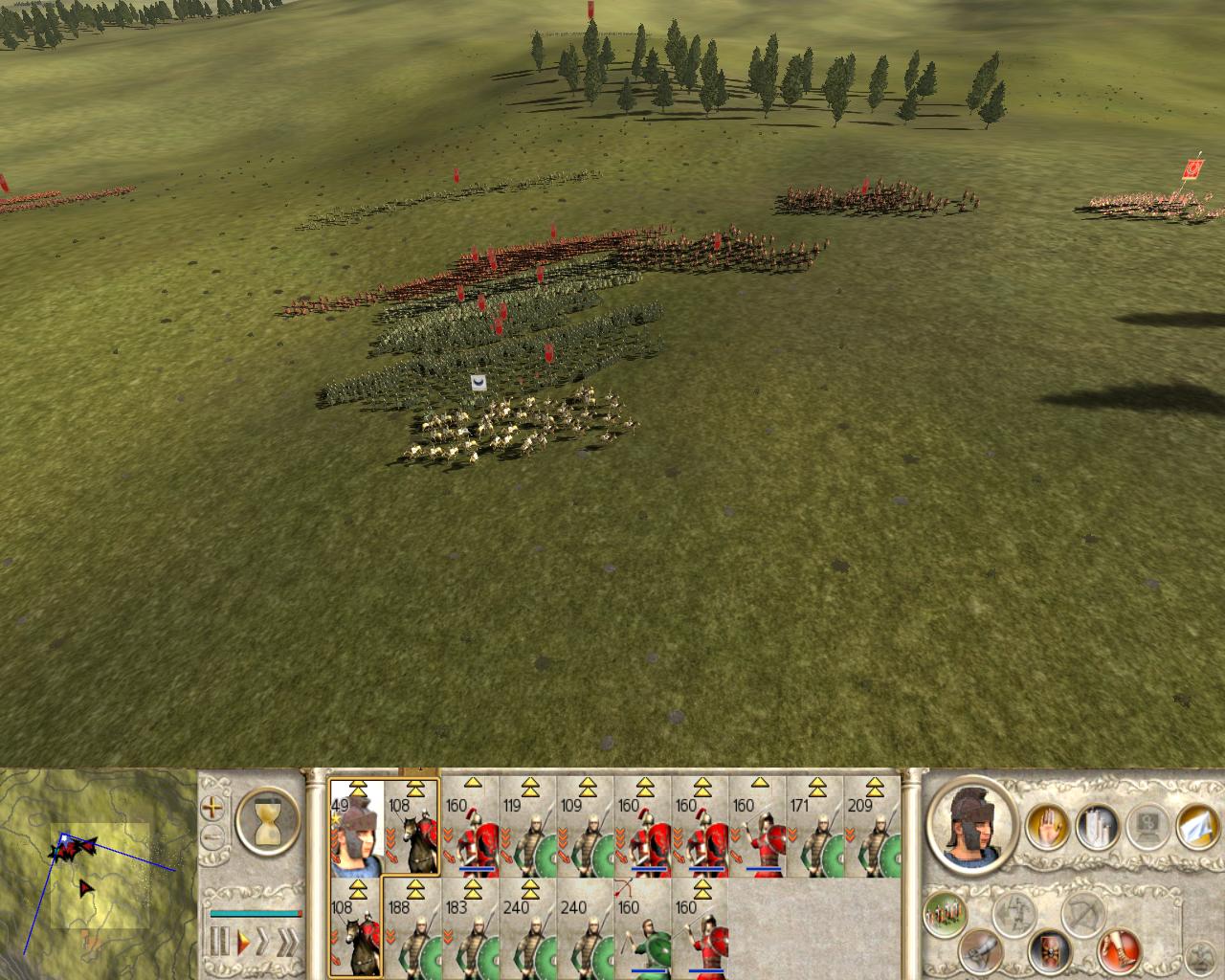Zoom in the minimap with plus button
This screenshot has height=980, width=1225.
212,808
